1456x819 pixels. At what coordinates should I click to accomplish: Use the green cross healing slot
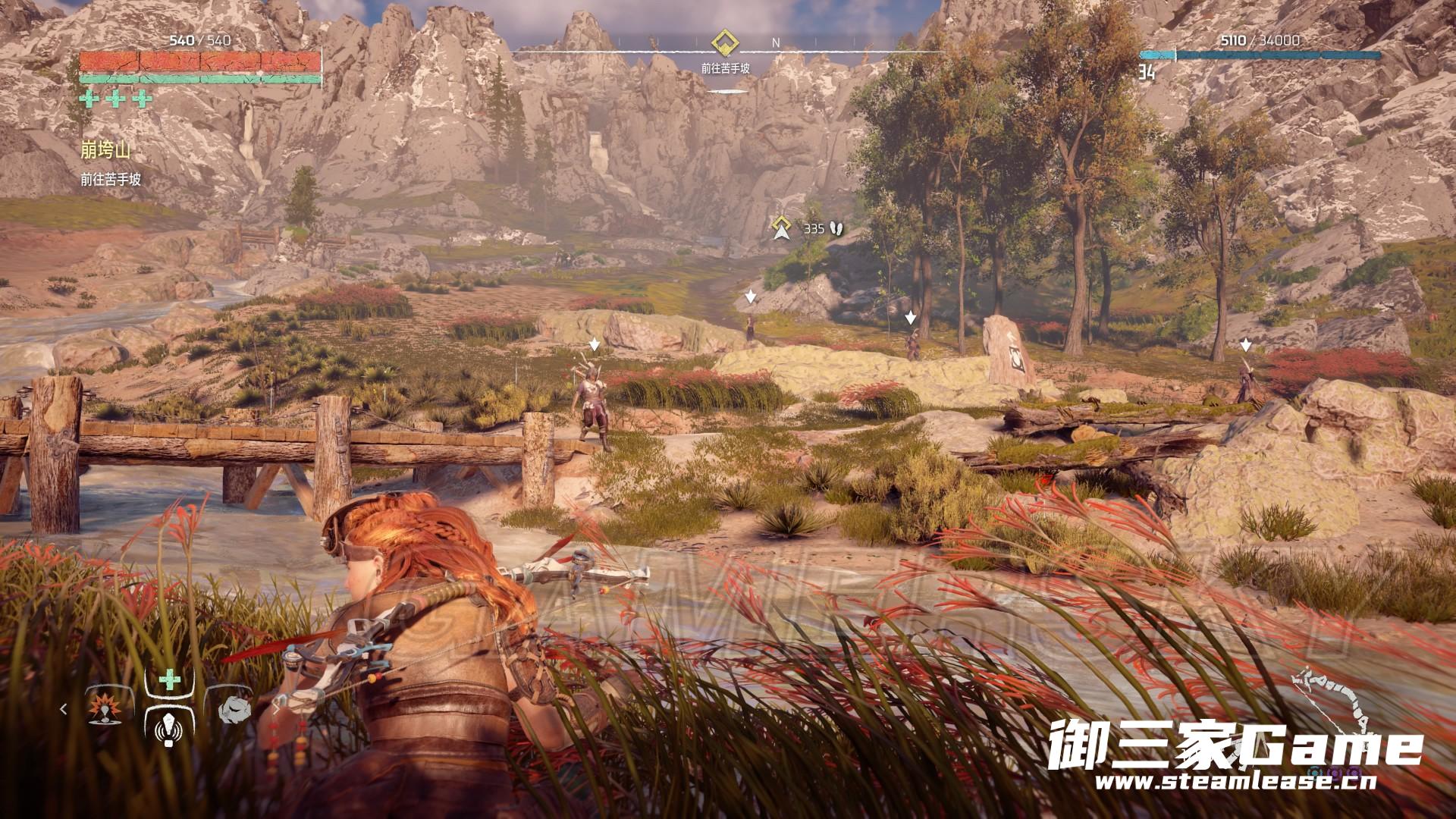click(169, 680)
